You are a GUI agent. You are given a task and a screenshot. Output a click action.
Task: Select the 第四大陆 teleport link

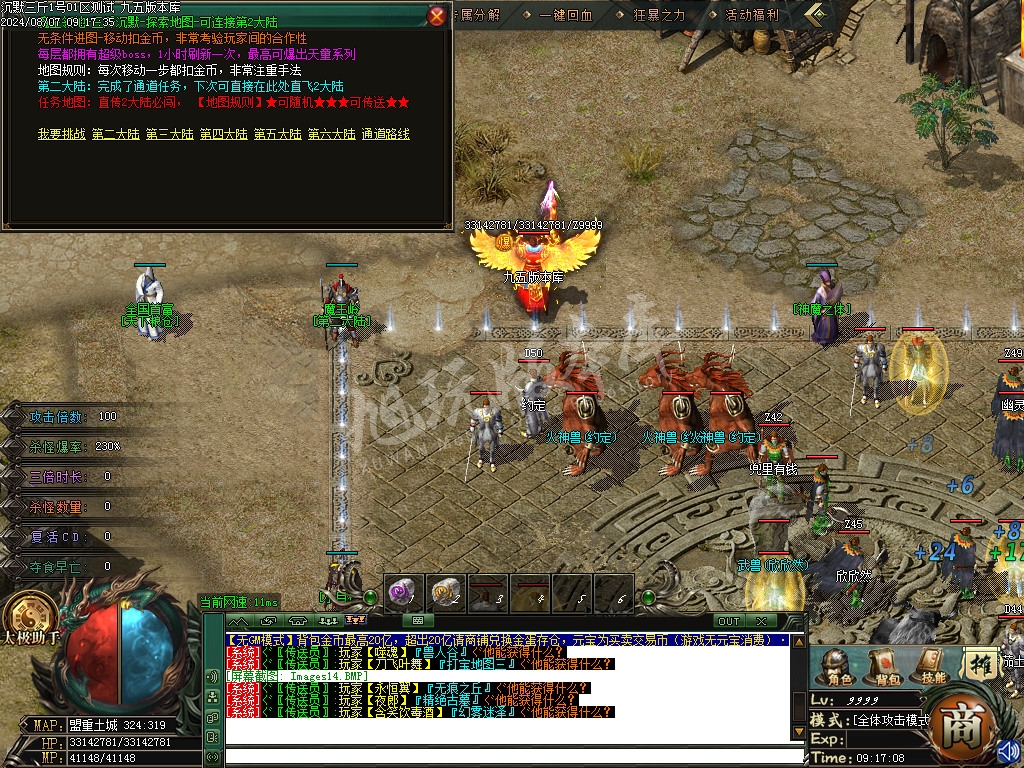tap(223, 134)
